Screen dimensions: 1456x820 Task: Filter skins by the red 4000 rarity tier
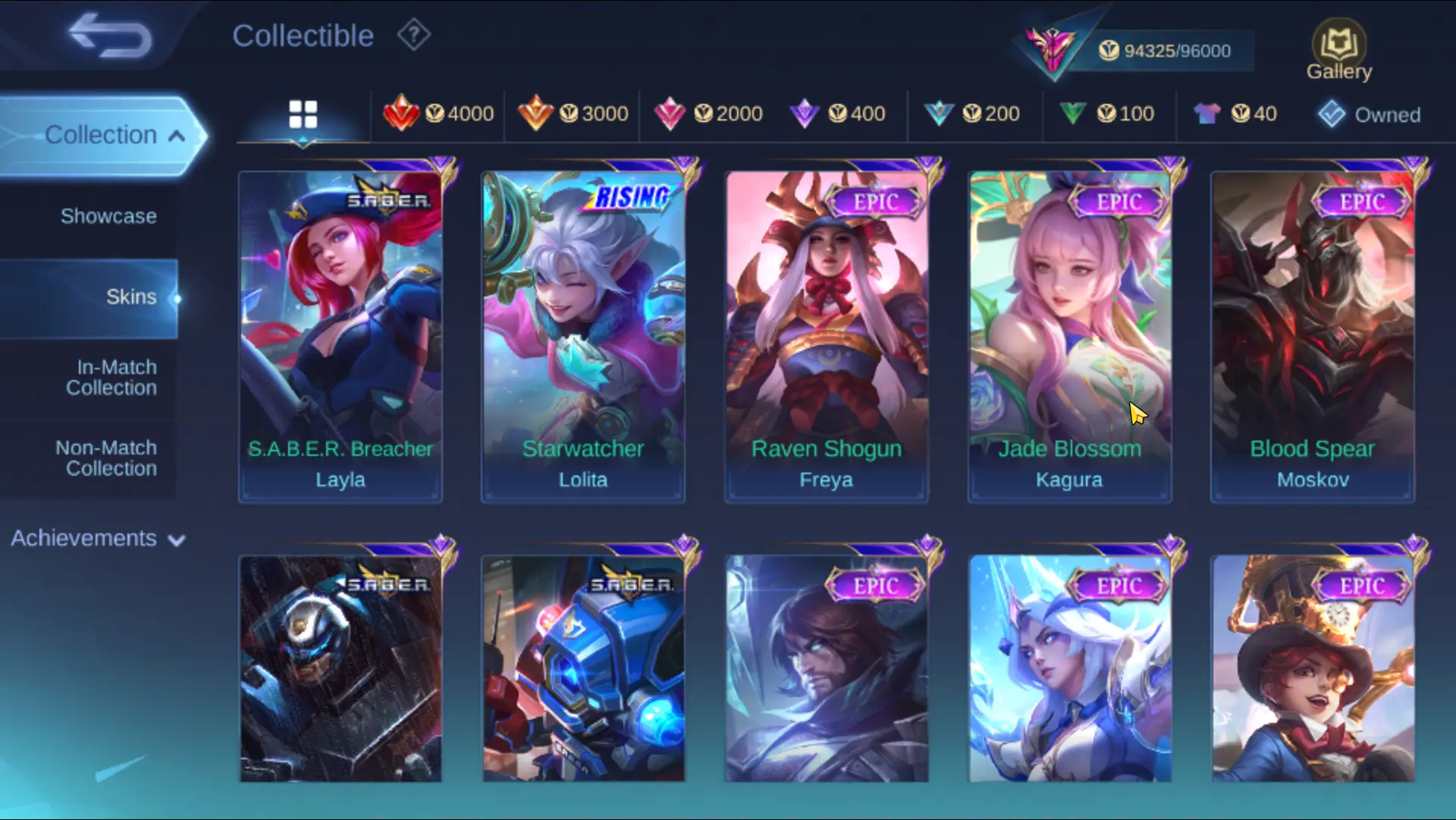[x=438, y=115]
